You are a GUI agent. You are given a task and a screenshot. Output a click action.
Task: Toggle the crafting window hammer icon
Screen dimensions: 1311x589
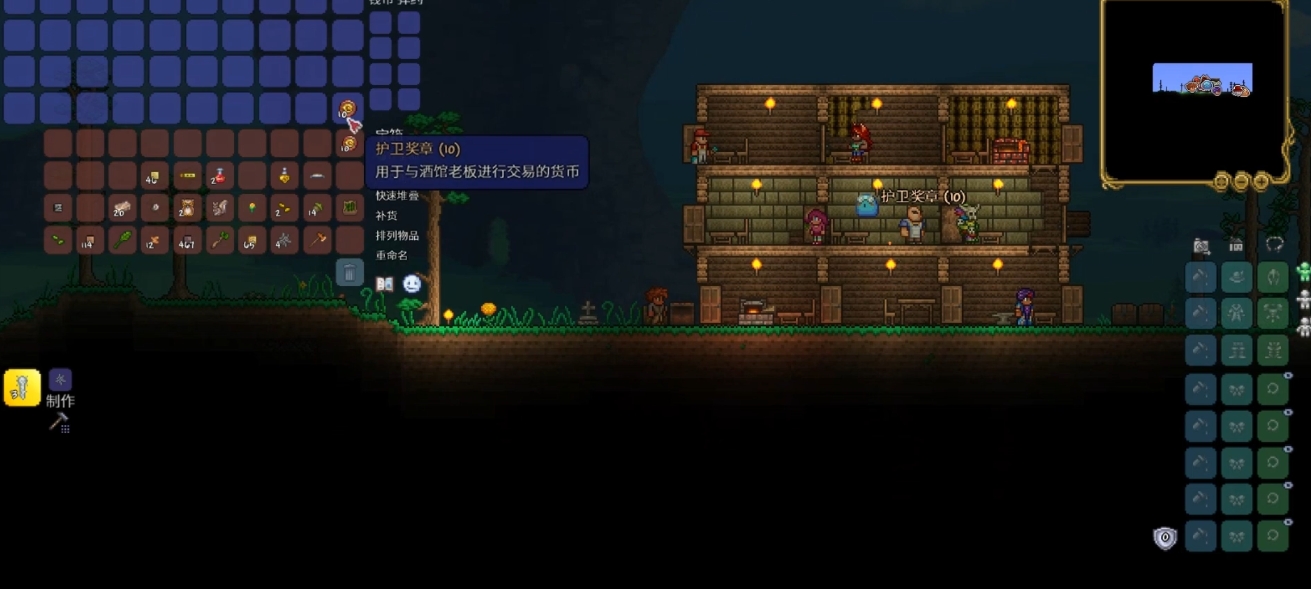click(x=58, y=423)
